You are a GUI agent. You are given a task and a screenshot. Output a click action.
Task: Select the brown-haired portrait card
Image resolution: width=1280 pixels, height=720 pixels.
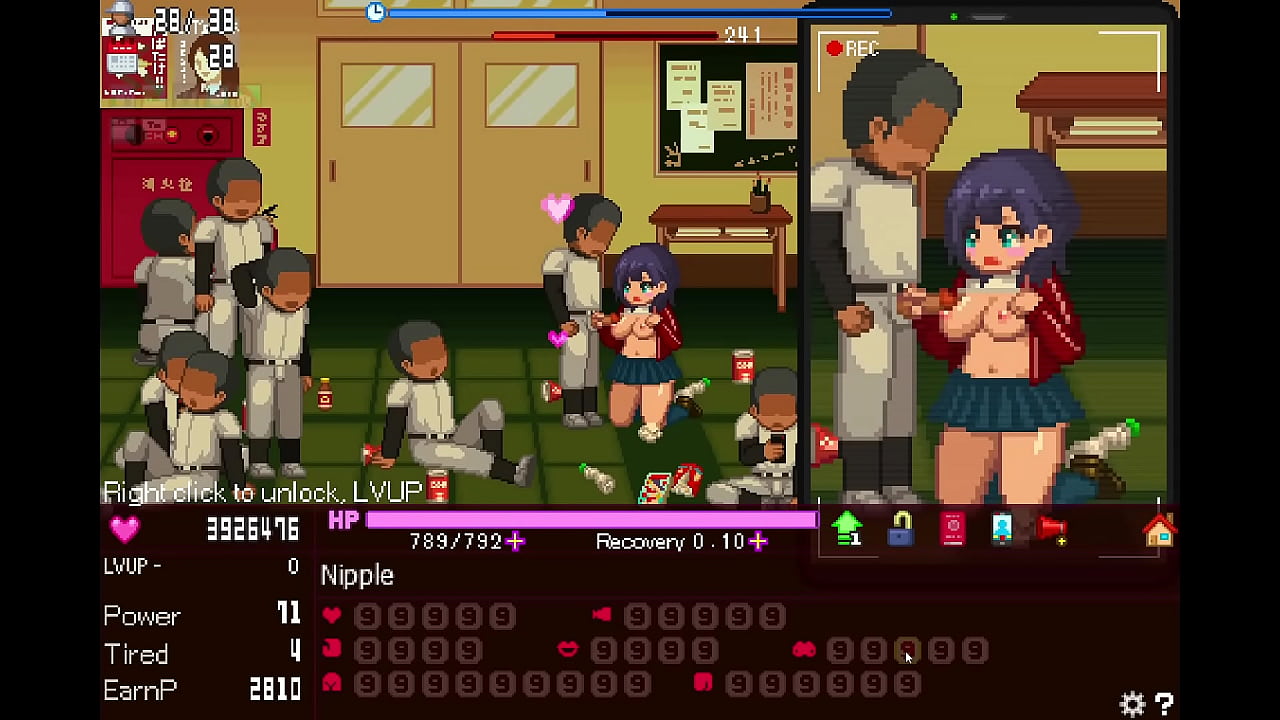pyautogui.click(x=208, y=67)
